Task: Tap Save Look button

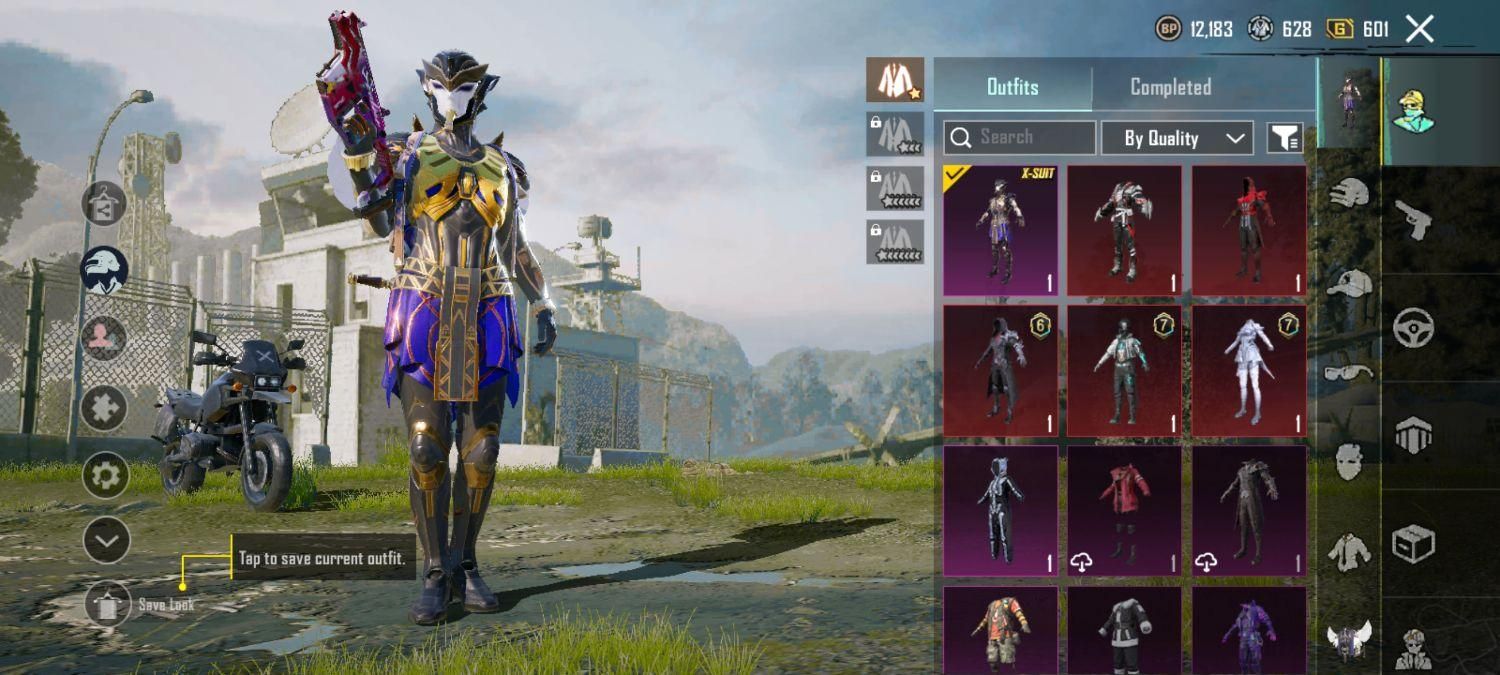Action: 108,604
